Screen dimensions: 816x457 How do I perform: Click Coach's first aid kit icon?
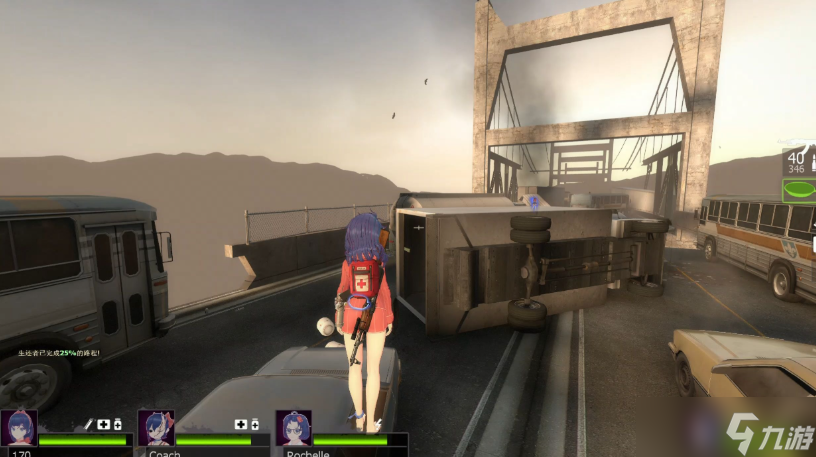pyautogui.click(x=241, y=424)
